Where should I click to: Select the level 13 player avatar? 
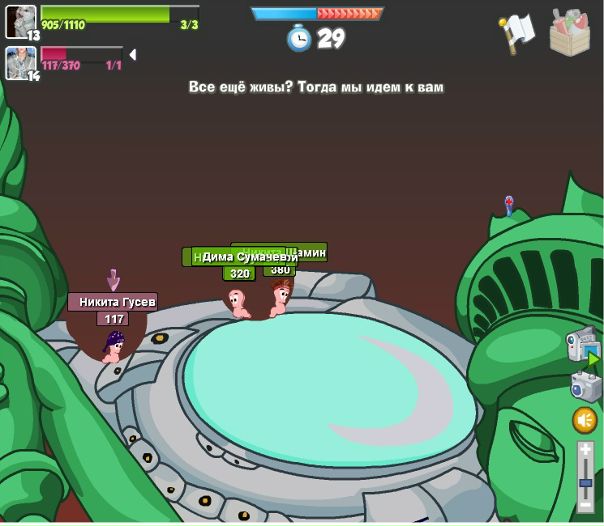click(20, 21)
